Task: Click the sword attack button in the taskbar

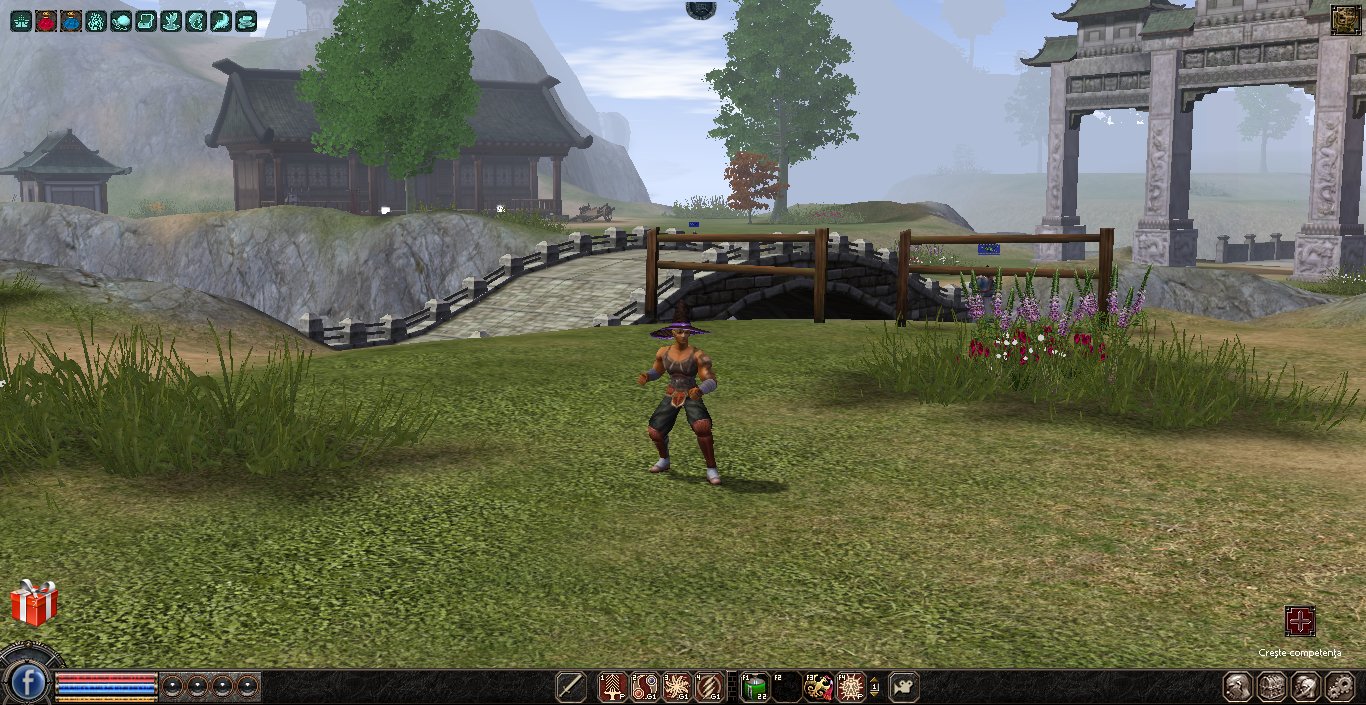Action: click(571, 687)
